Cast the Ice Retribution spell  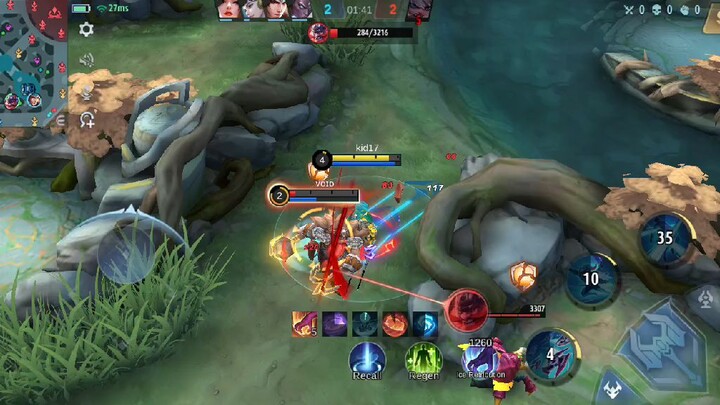tap(480, 359)
